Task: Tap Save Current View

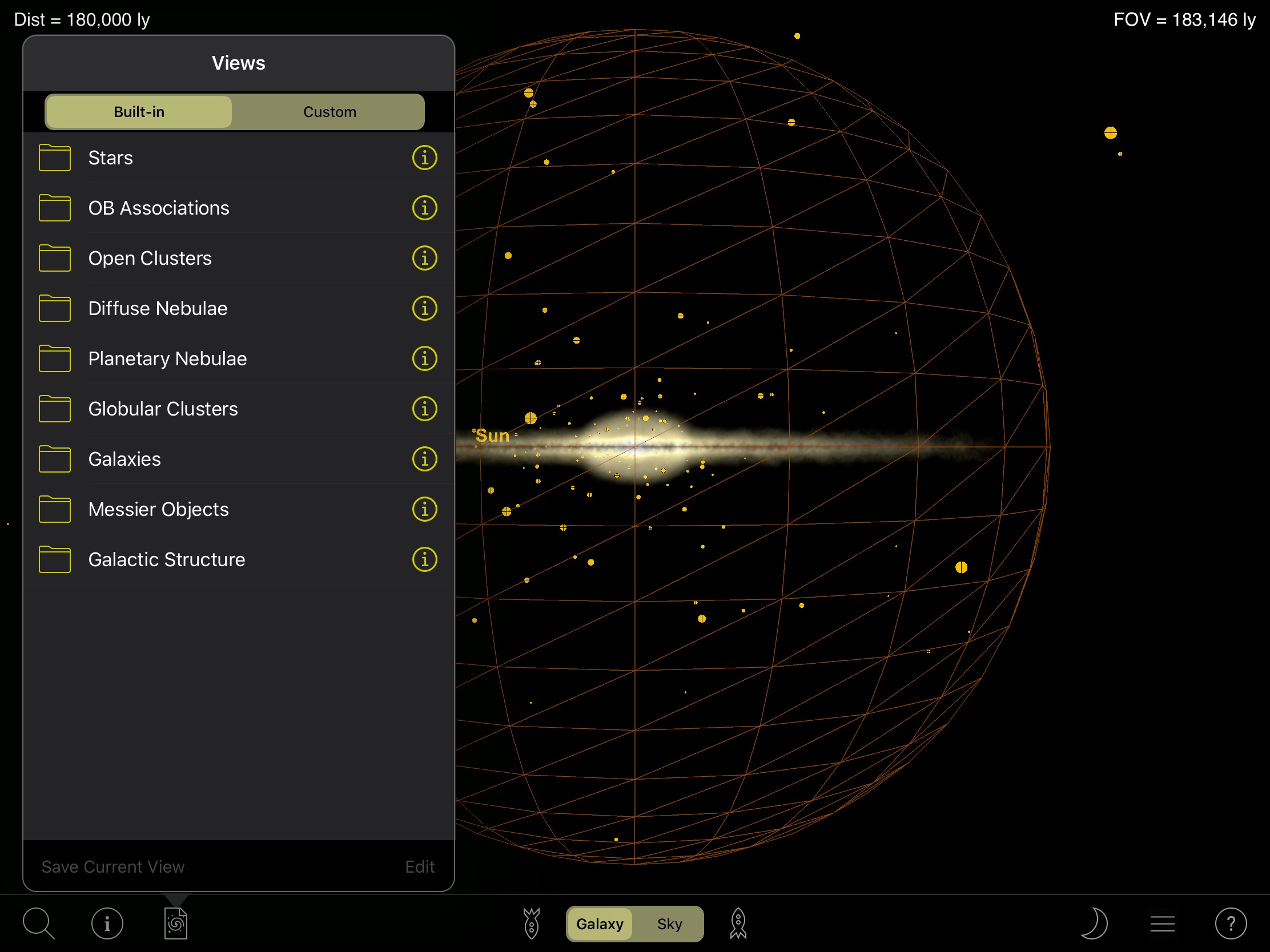Action: click(112, 866)
